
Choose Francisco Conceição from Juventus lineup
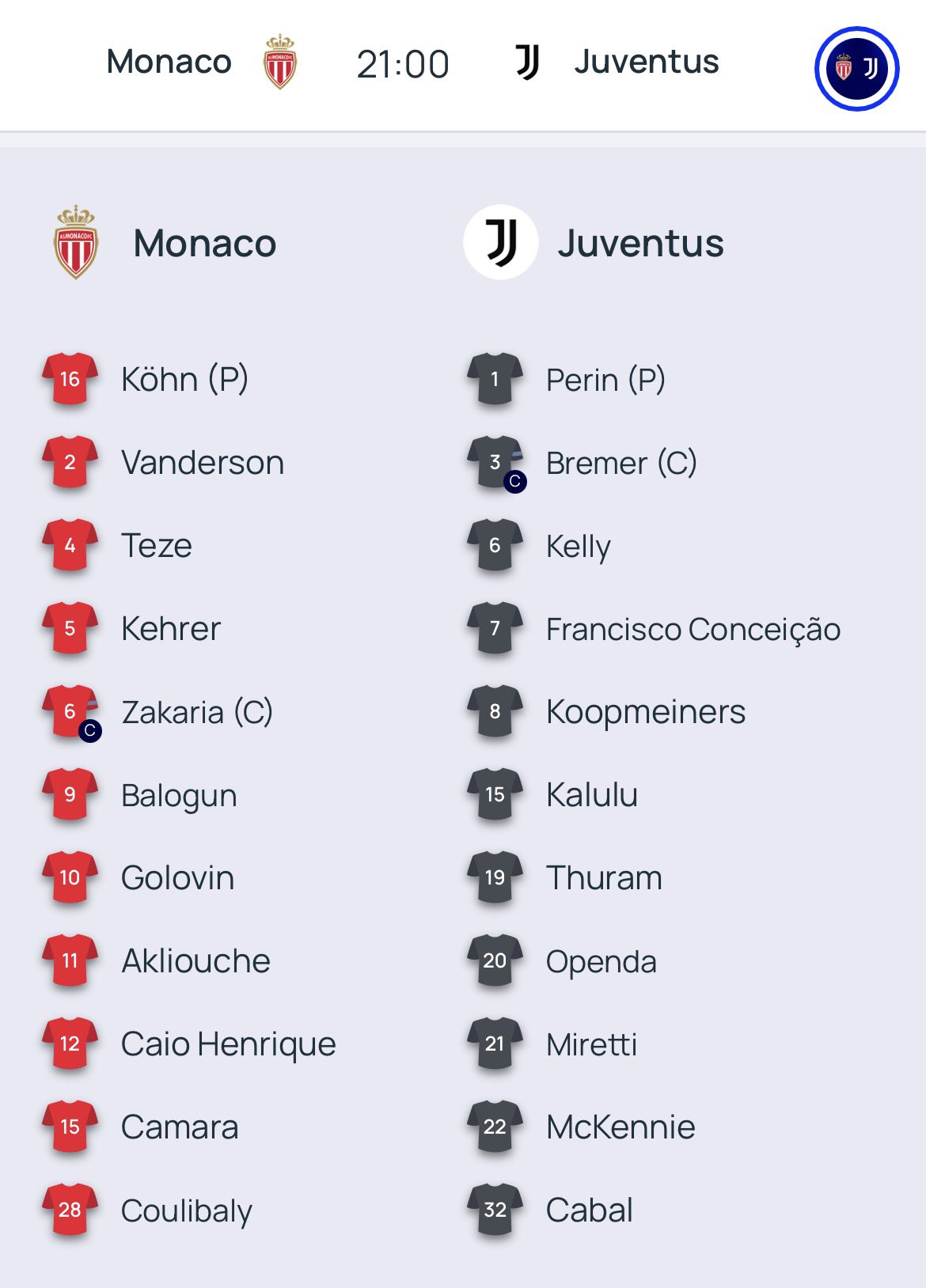693,629
